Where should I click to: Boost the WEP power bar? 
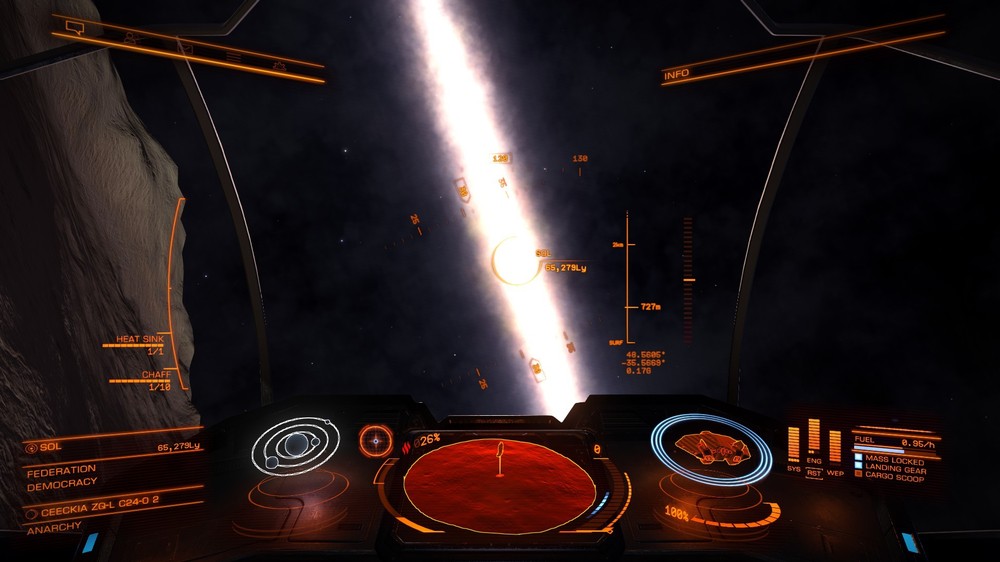click(x=835, y=446)
